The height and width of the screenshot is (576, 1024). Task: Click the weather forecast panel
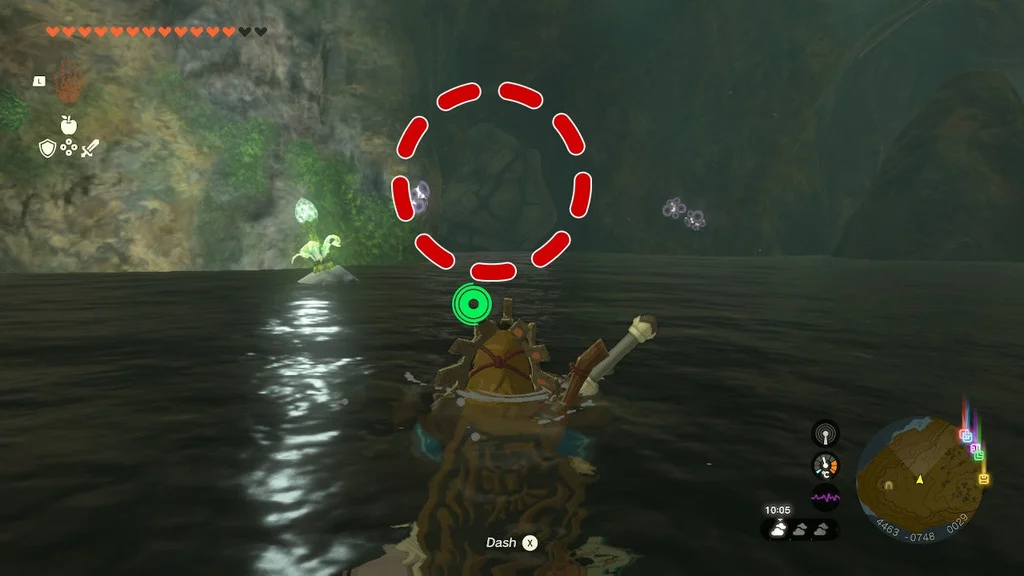(800, 530)
